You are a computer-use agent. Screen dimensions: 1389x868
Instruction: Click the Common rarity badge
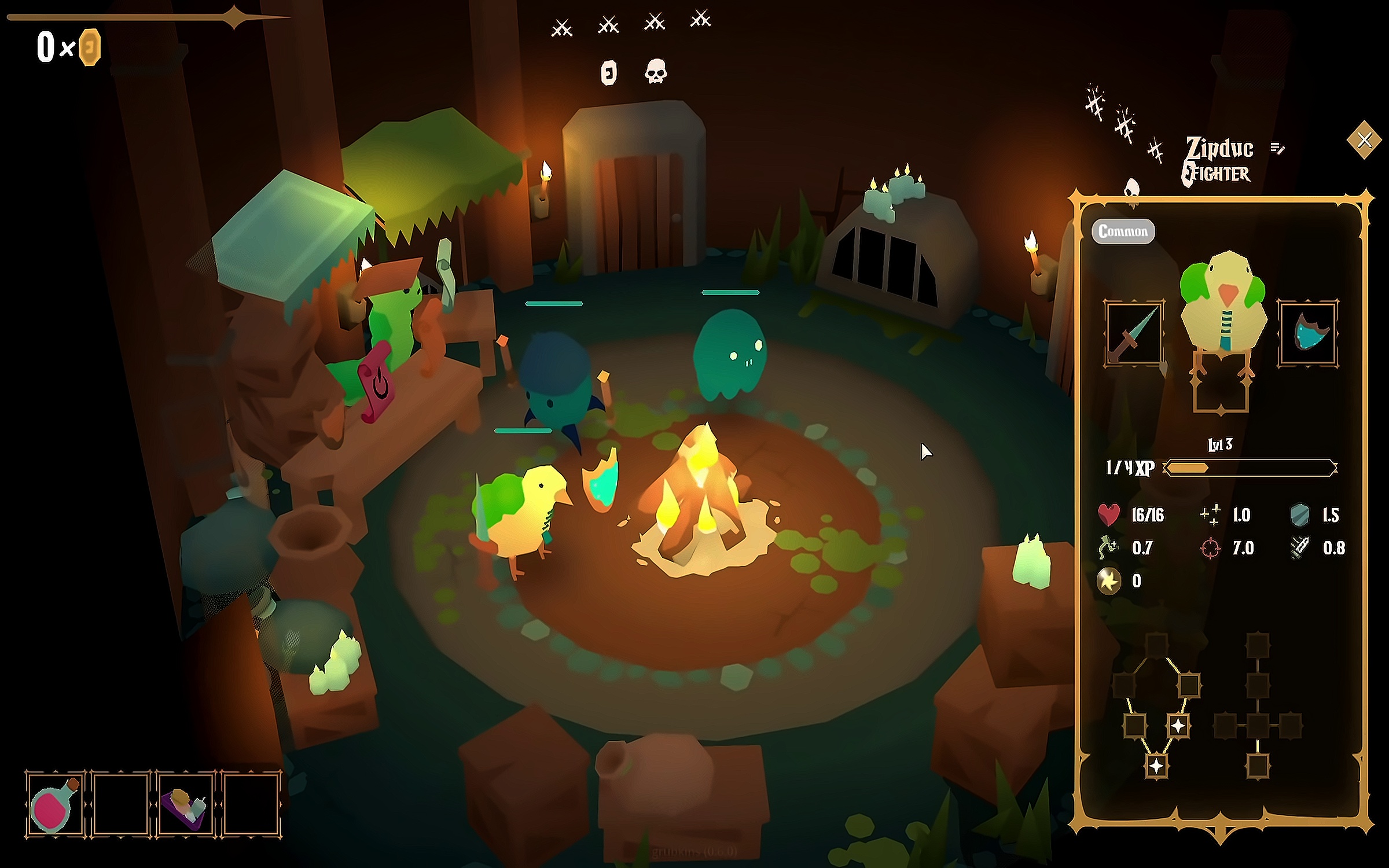coord(1123,231)
